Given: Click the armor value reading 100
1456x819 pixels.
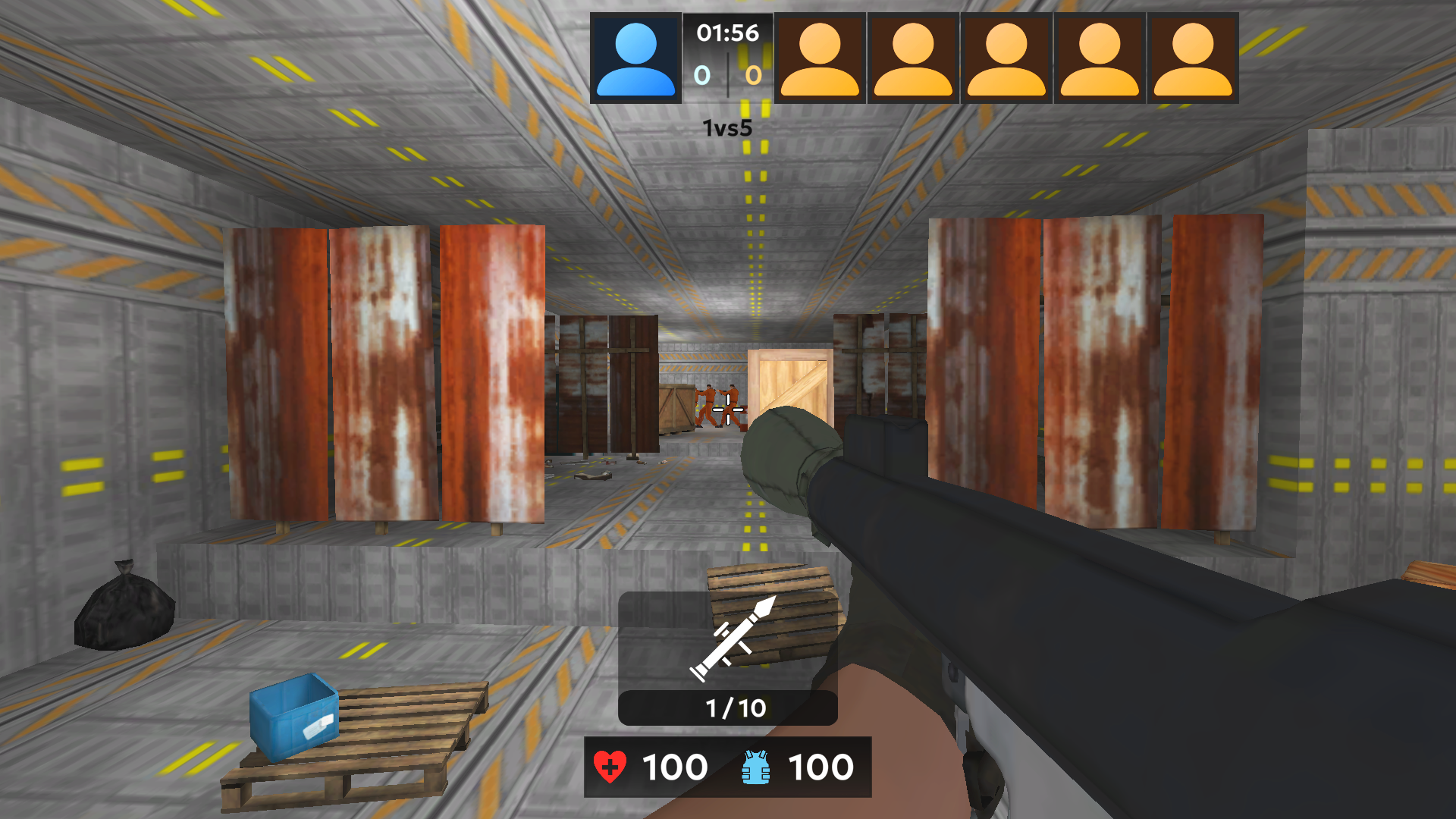Looking at the screenshot, I should pos(821,767).
